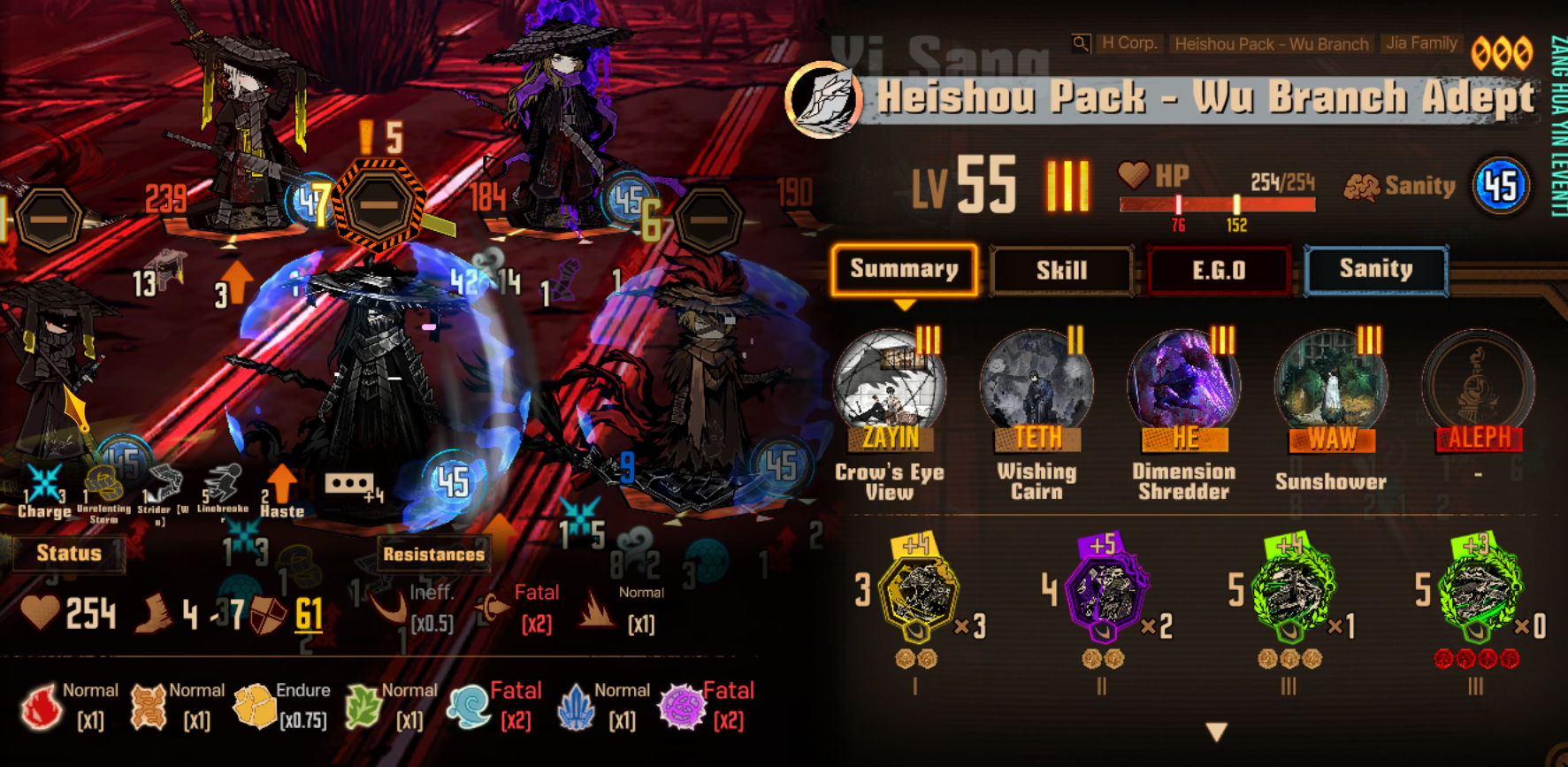Expand details with the down arrow
1568x767 pixels.
(1217, 732)
